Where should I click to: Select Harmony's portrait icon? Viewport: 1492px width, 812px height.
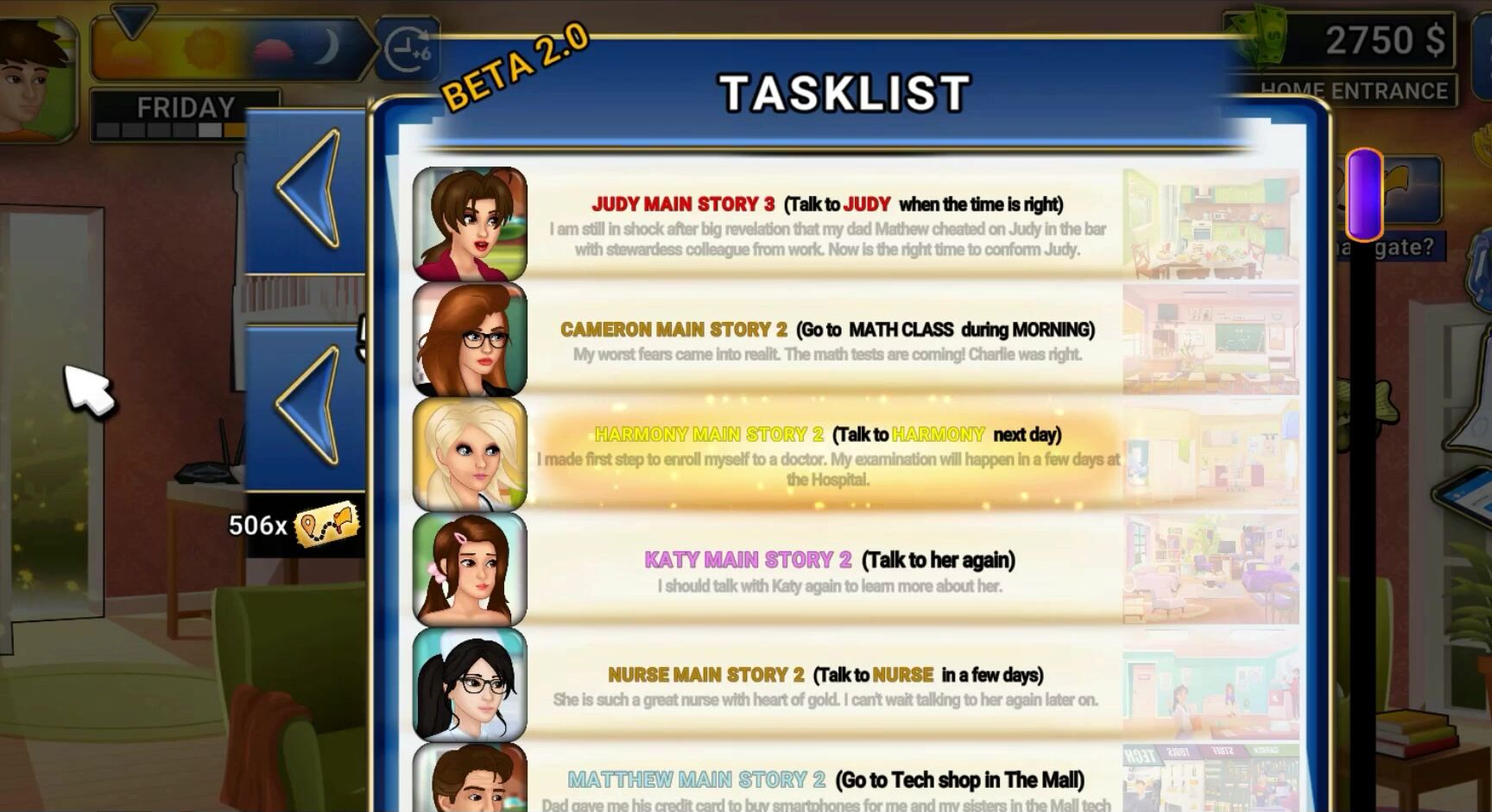468,455
